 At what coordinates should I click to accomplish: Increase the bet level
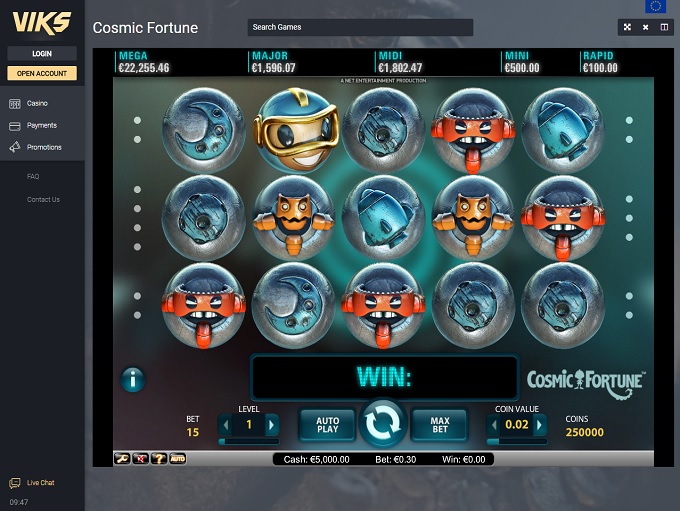pos(271,425)
